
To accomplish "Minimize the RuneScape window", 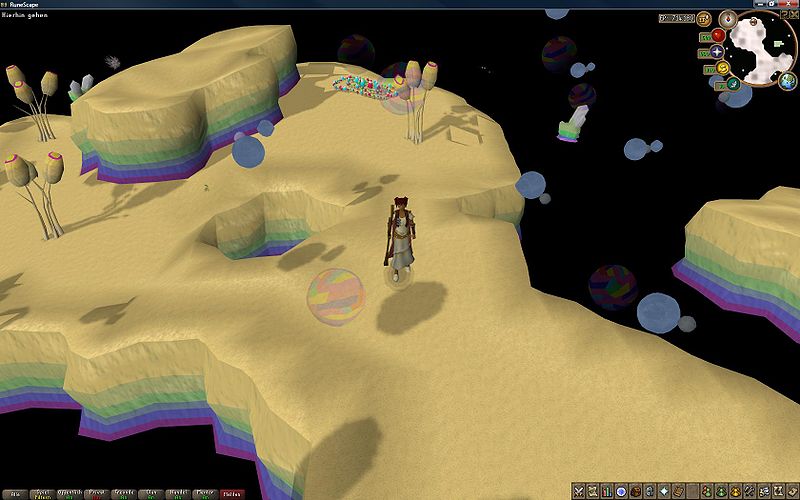I will tap(763, 4).
